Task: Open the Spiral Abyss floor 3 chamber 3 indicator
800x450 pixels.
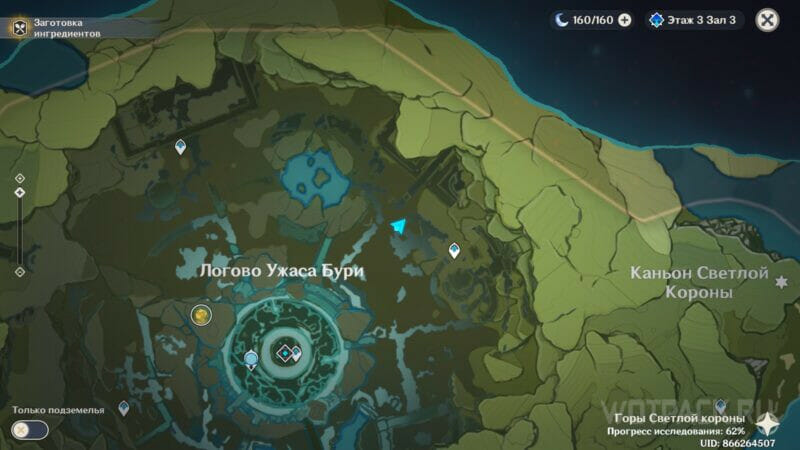Action: (x=693, y=19)
